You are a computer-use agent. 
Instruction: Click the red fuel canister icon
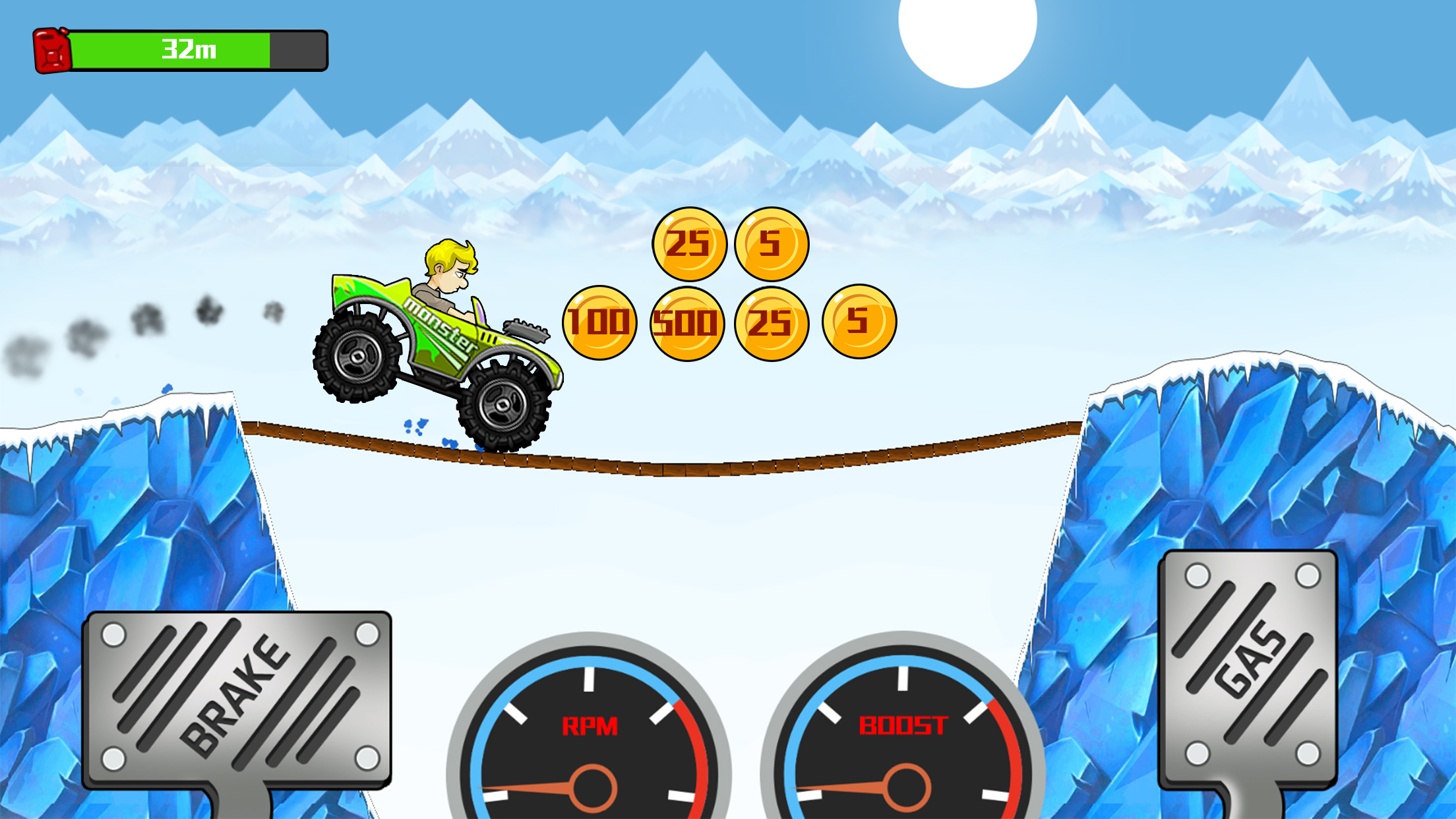51,49
